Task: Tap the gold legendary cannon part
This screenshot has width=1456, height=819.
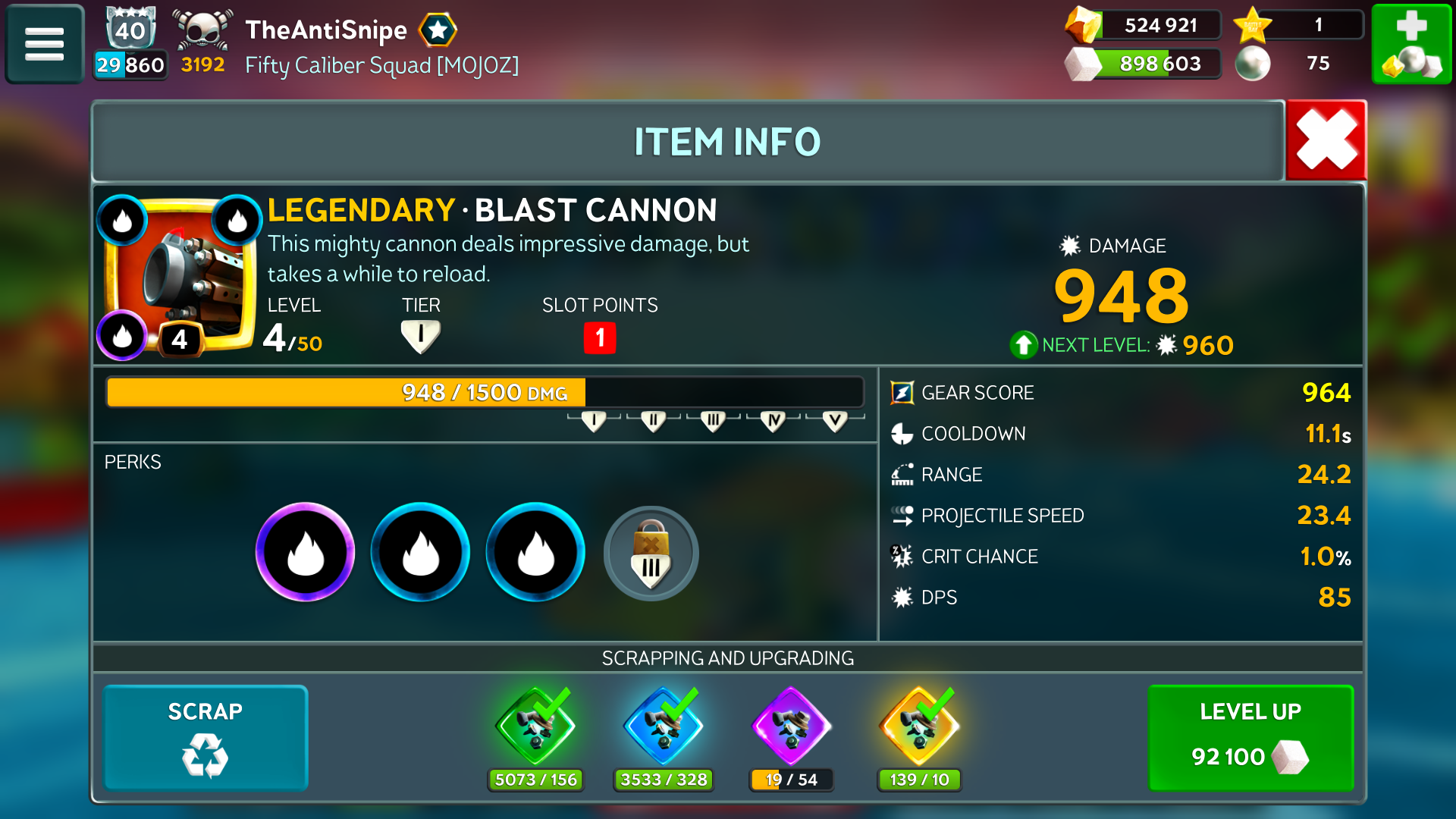Action: [919, 728]
